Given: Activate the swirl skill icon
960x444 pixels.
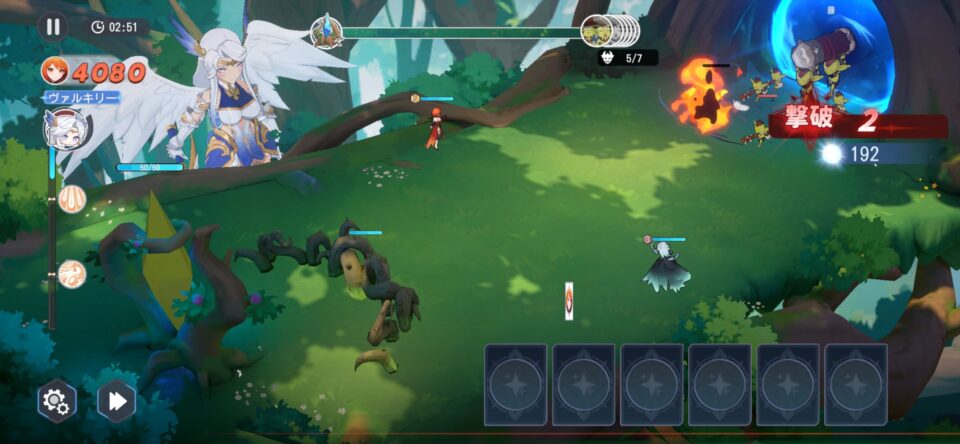Looking at the screenshot, I should pyautogui.click(x=71, y=273).
